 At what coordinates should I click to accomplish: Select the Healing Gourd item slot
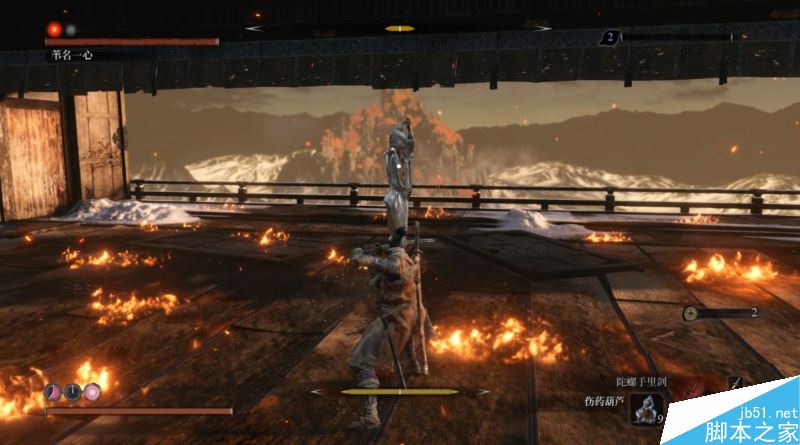(x=650, y=408)
